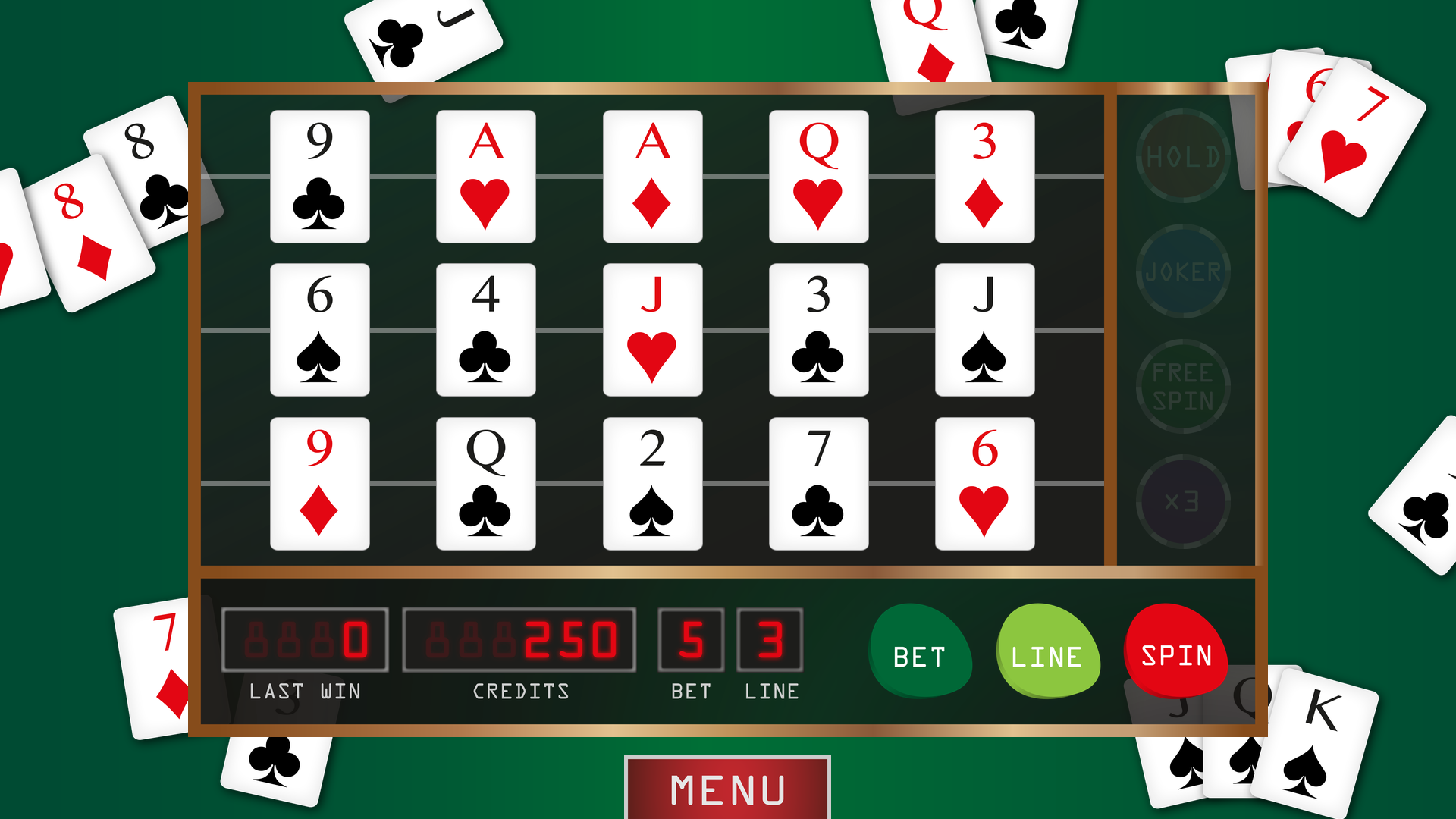
Task: Click the Jack of Hearts card
Action: click(652, 330)
